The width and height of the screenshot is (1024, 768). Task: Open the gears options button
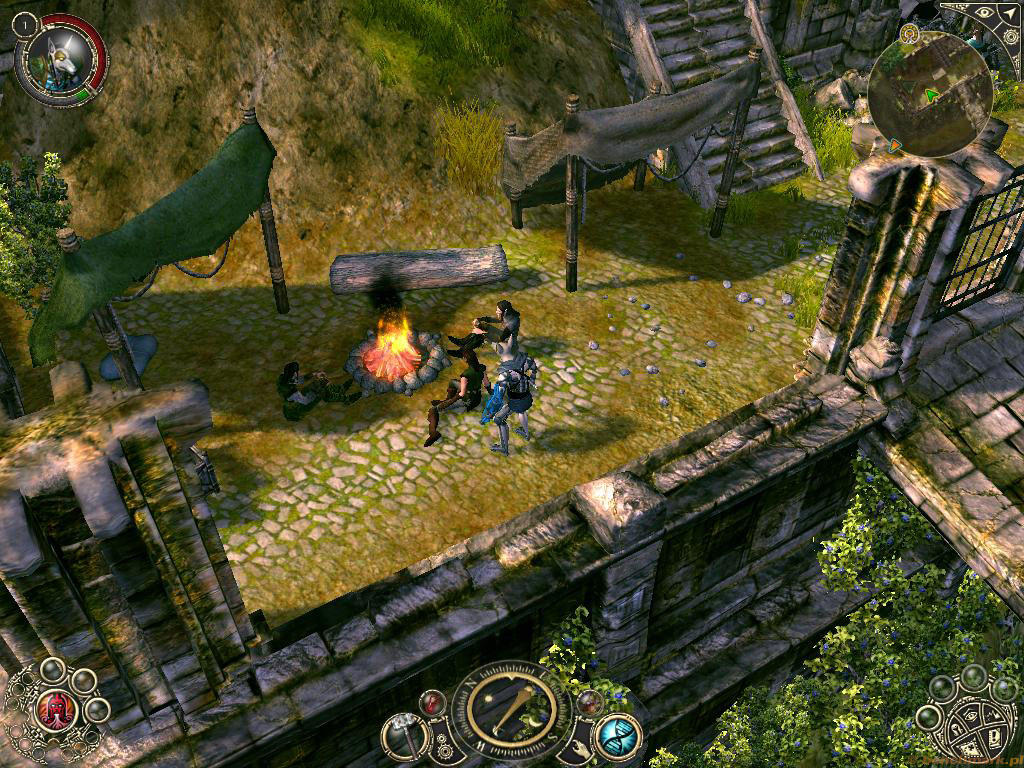pos(446,746)
